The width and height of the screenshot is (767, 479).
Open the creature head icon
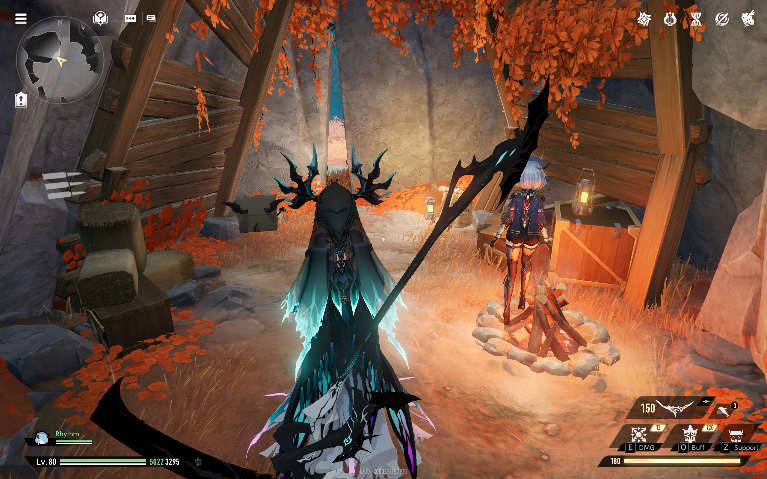tap(746, 18)
